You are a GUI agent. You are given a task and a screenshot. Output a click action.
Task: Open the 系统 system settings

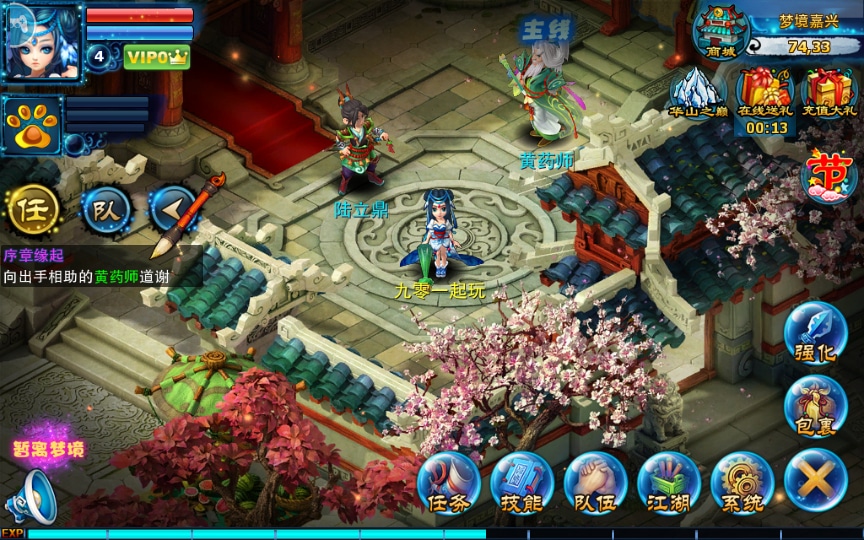742,483
